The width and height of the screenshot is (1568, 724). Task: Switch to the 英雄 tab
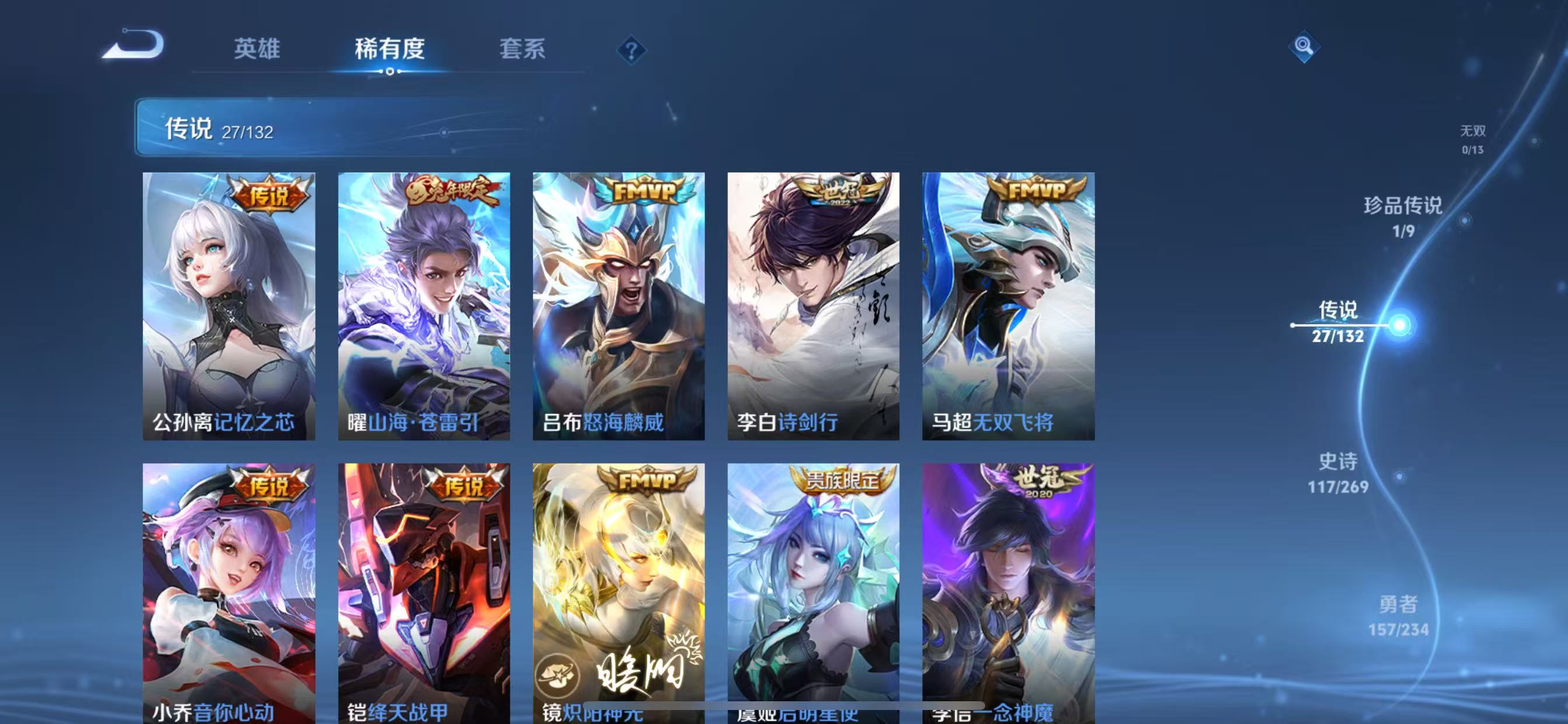tap(256, 50)
